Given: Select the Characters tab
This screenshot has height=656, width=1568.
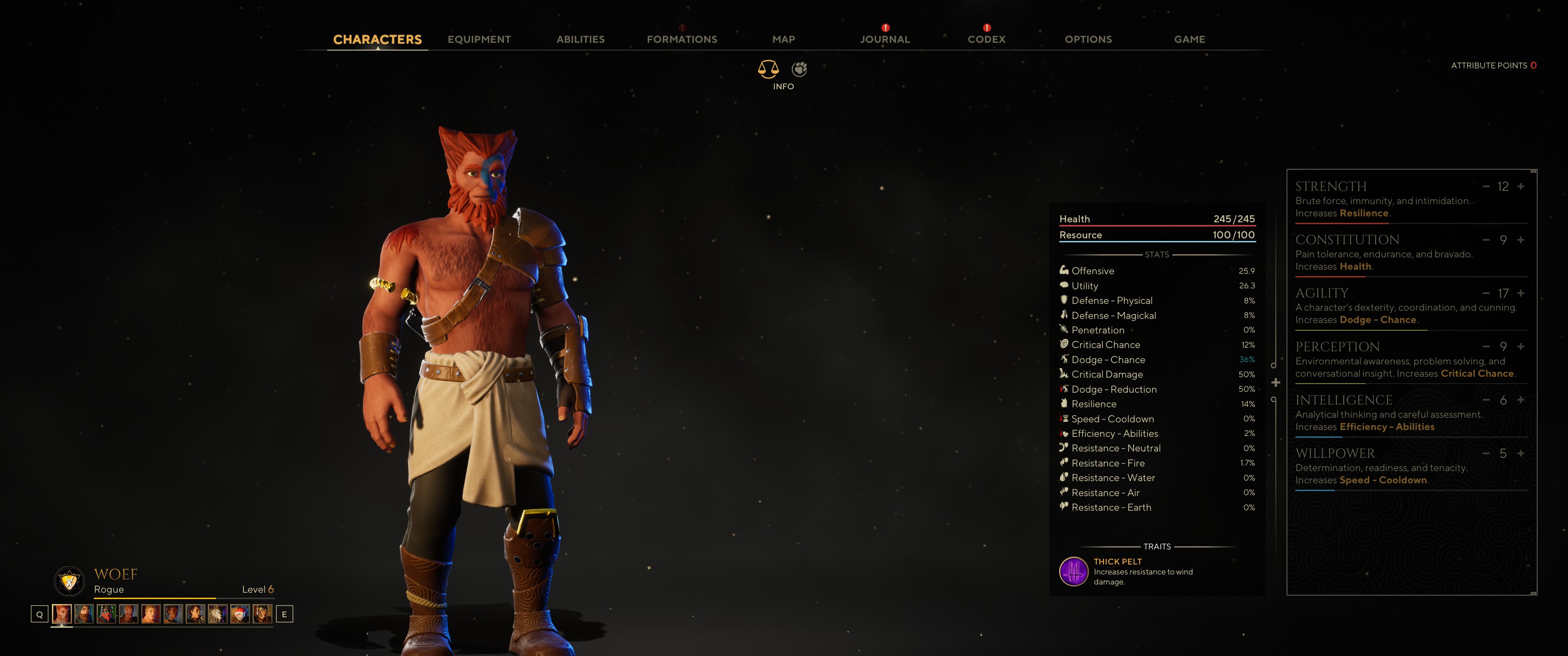Looking at the screenshot, I should [377, 40].
